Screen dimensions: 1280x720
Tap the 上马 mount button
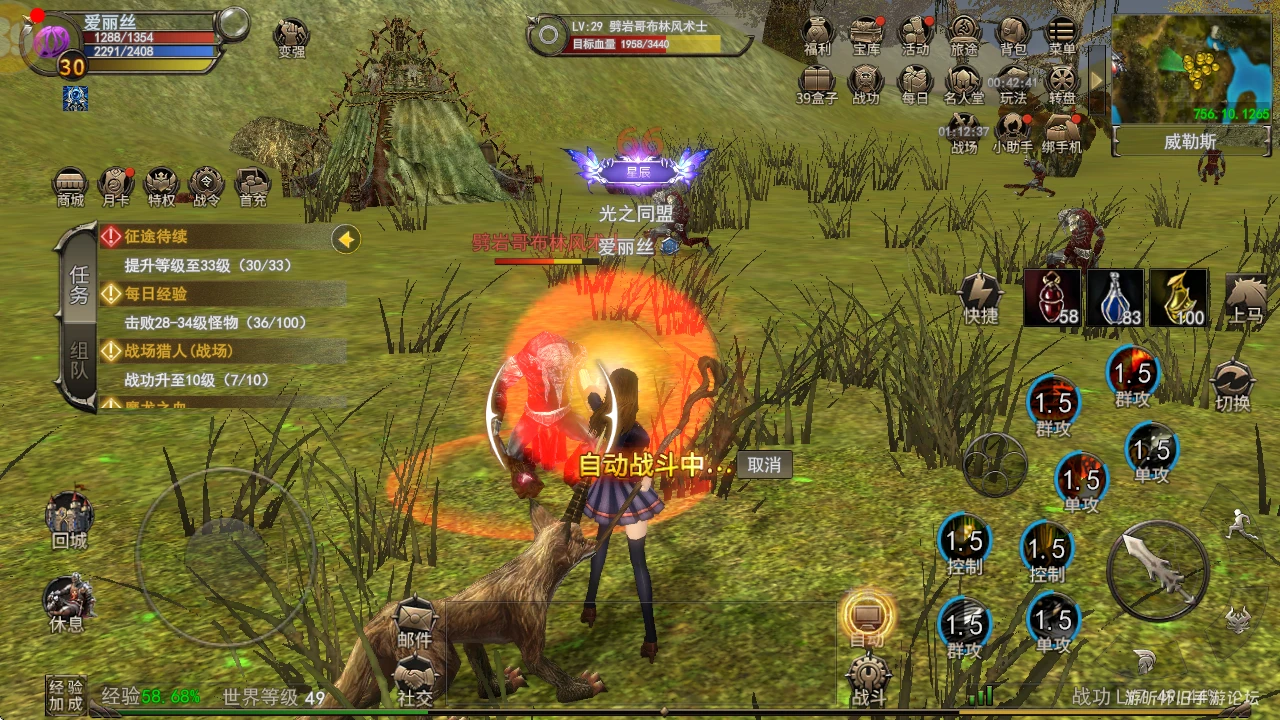pos(1246,297)
